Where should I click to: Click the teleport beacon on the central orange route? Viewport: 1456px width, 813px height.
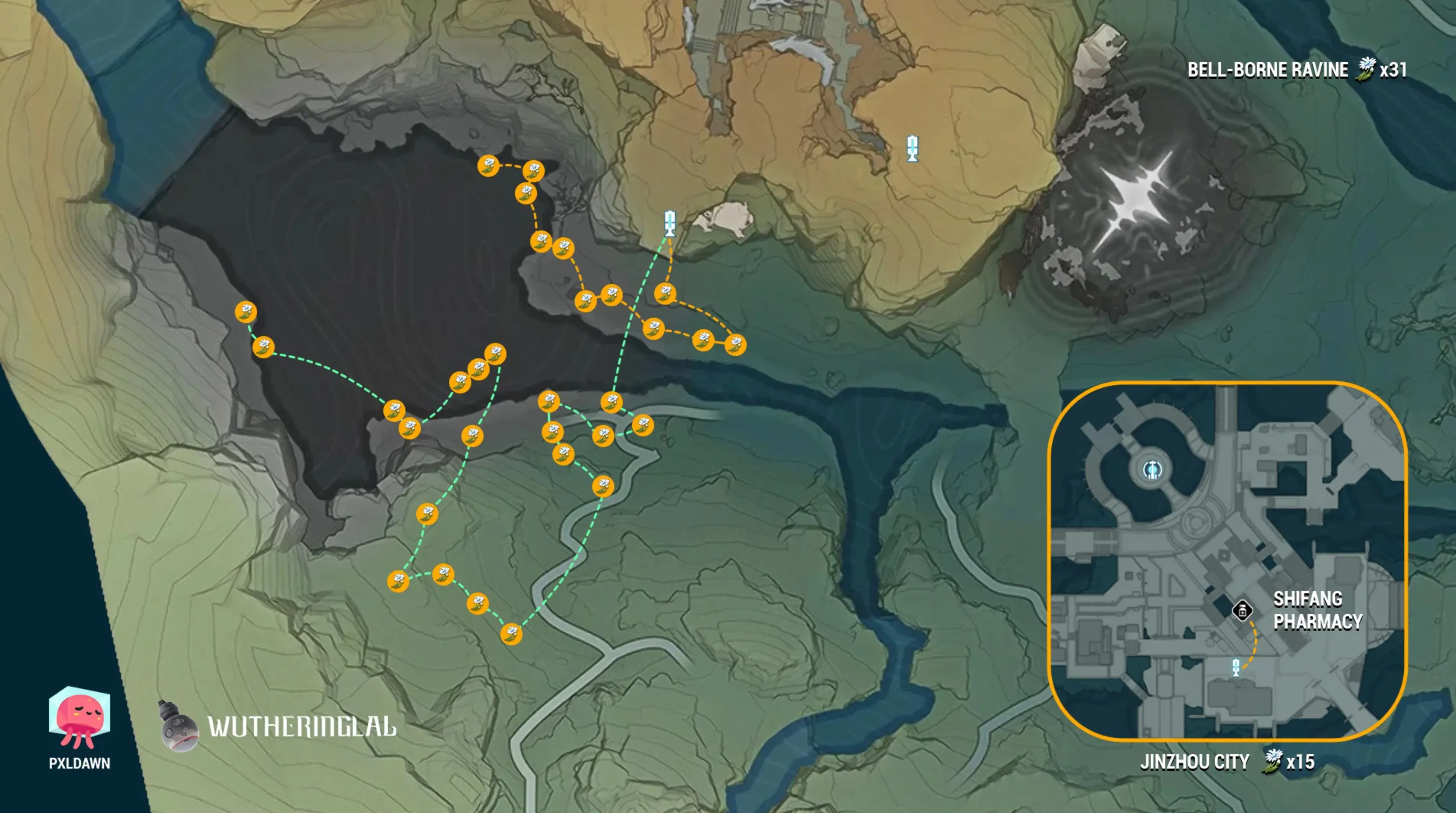tap(670, 224)
